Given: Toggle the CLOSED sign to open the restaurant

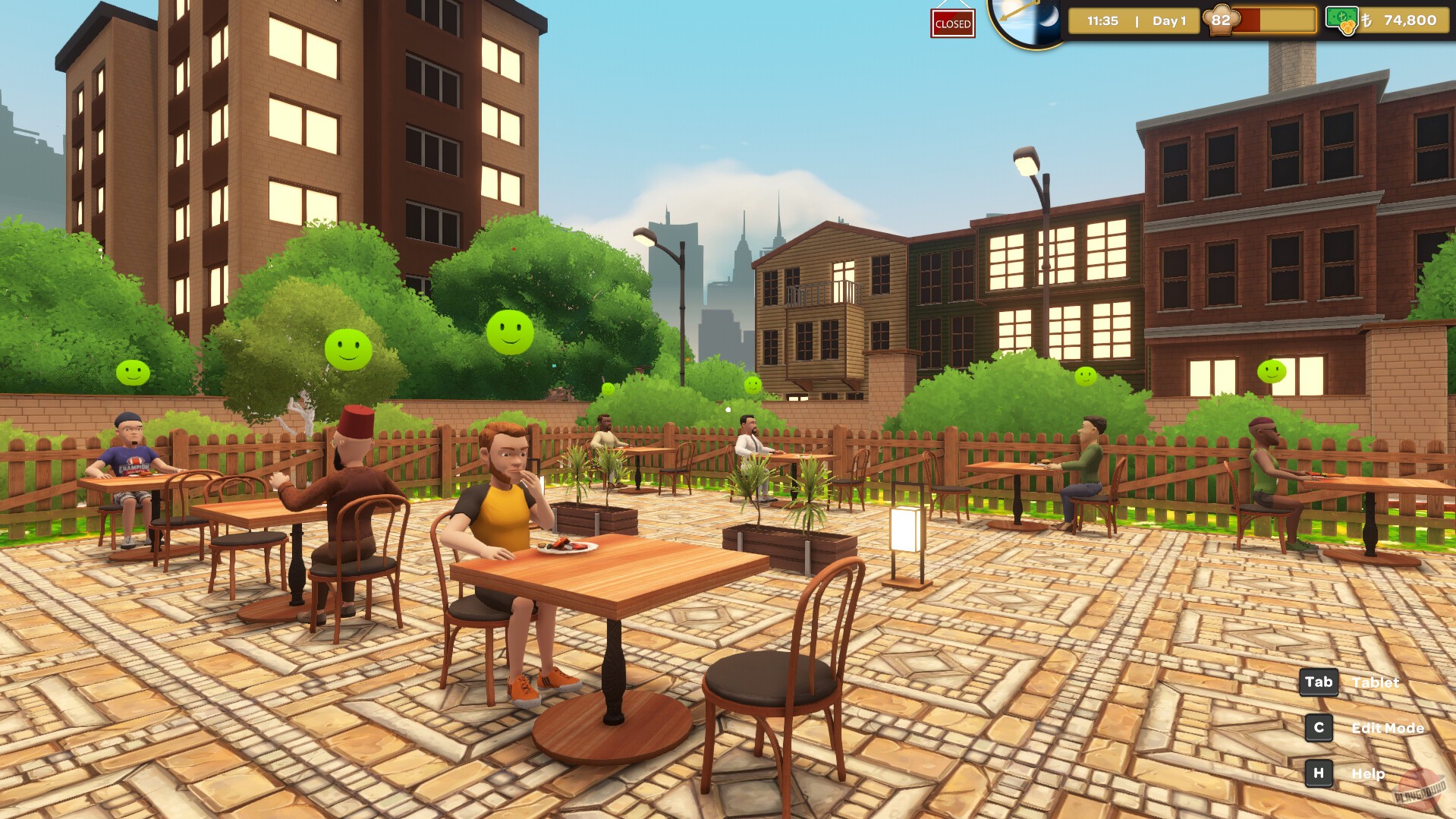Looking at the screenshot, I should 952,23.
